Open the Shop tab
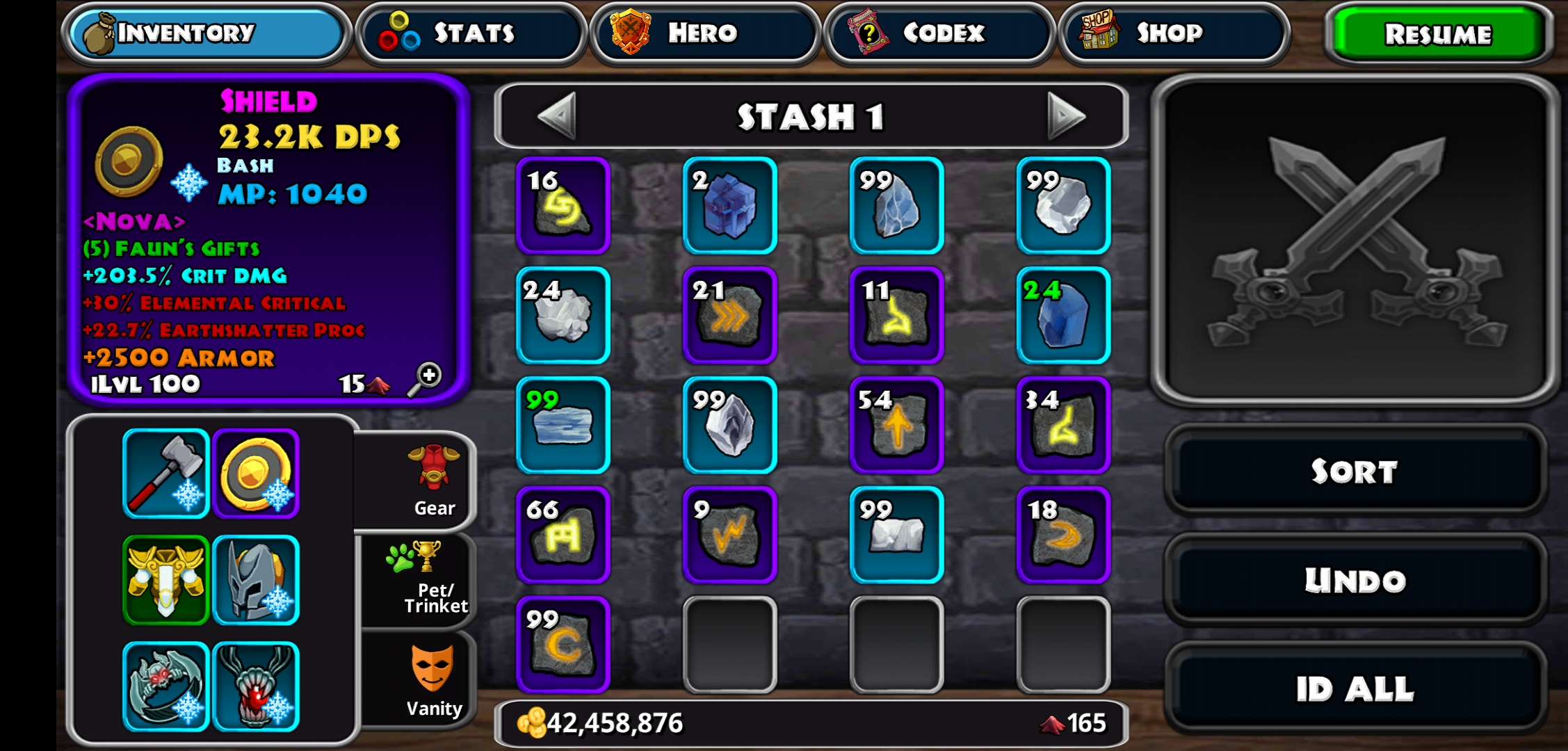1568x751 pixels. 1174,33
